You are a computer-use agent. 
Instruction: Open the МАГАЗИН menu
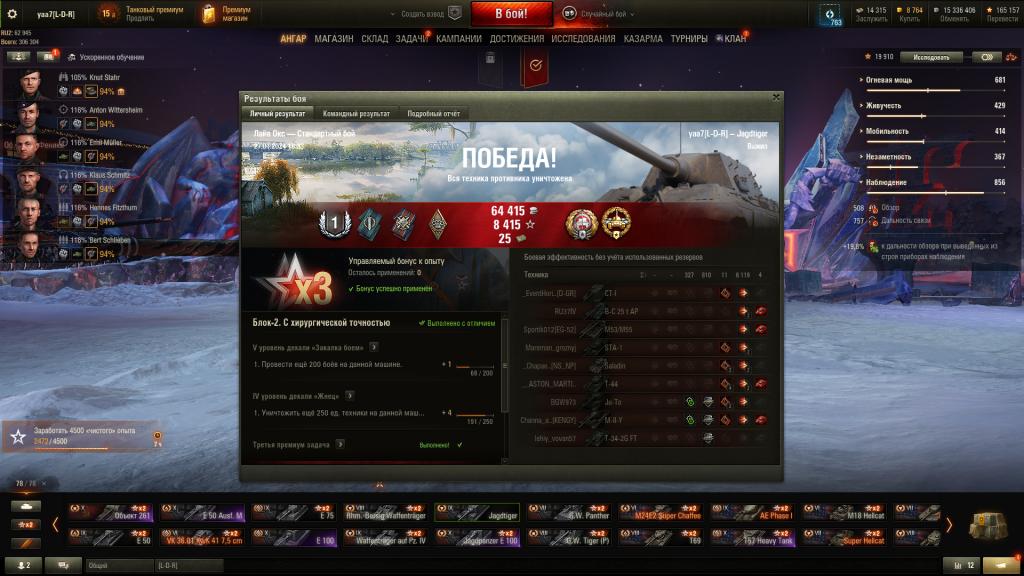(x=333, y=39)
